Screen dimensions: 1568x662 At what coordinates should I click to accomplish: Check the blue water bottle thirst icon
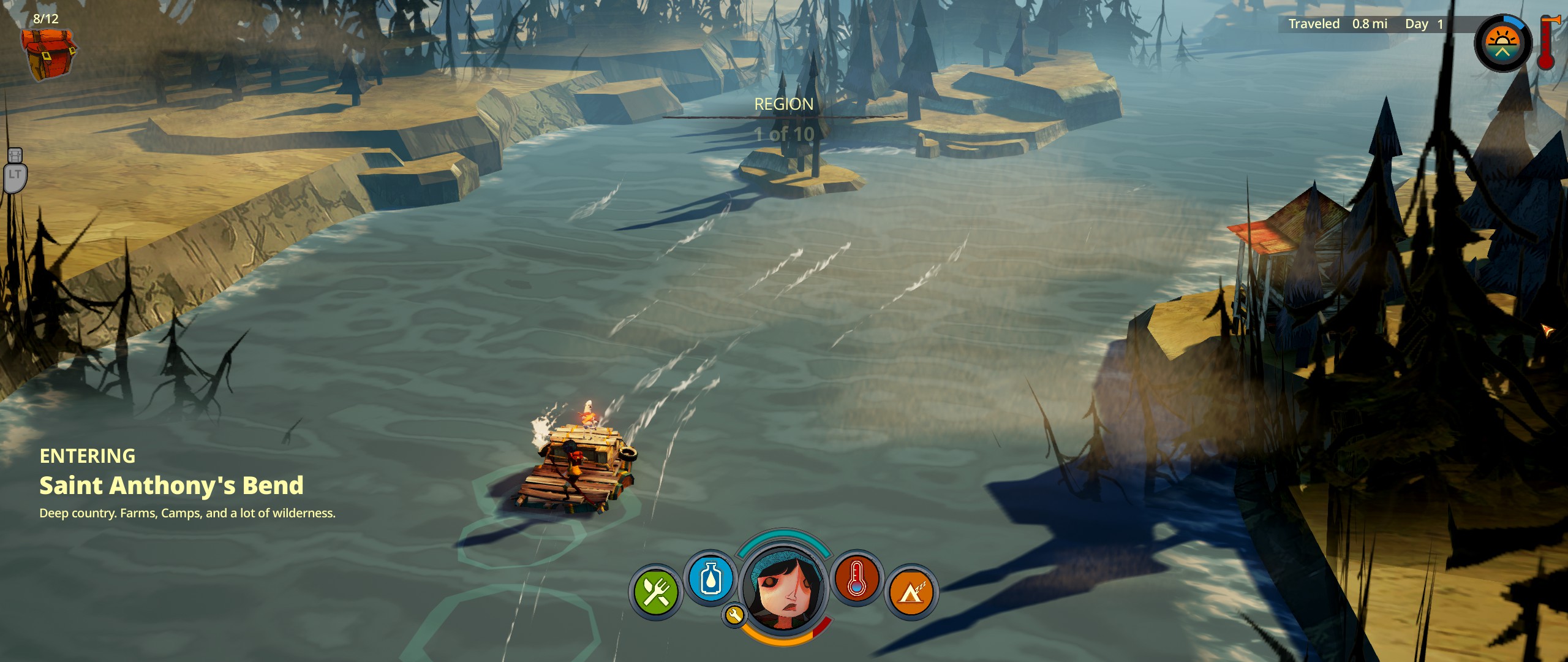[710, 578]
